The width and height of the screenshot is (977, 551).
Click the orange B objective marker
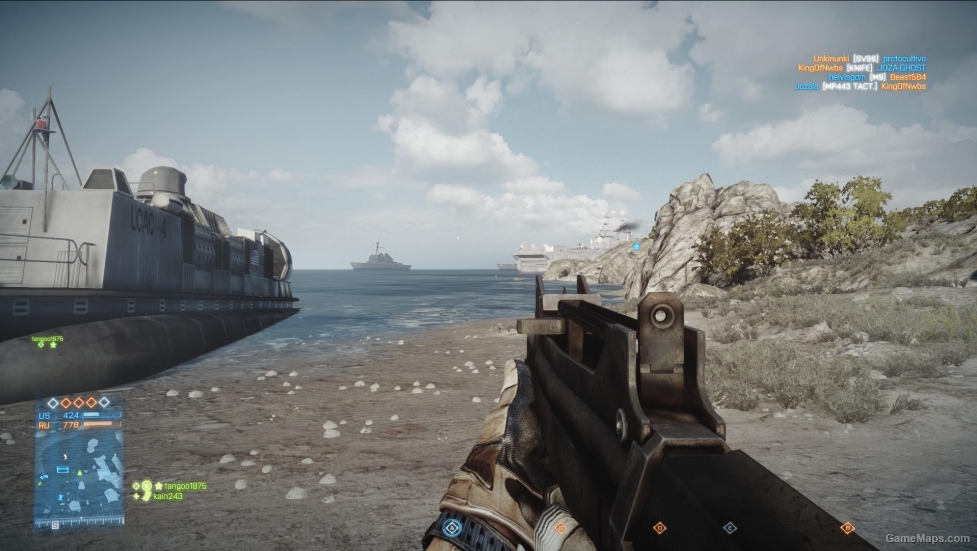pos(848,527)
